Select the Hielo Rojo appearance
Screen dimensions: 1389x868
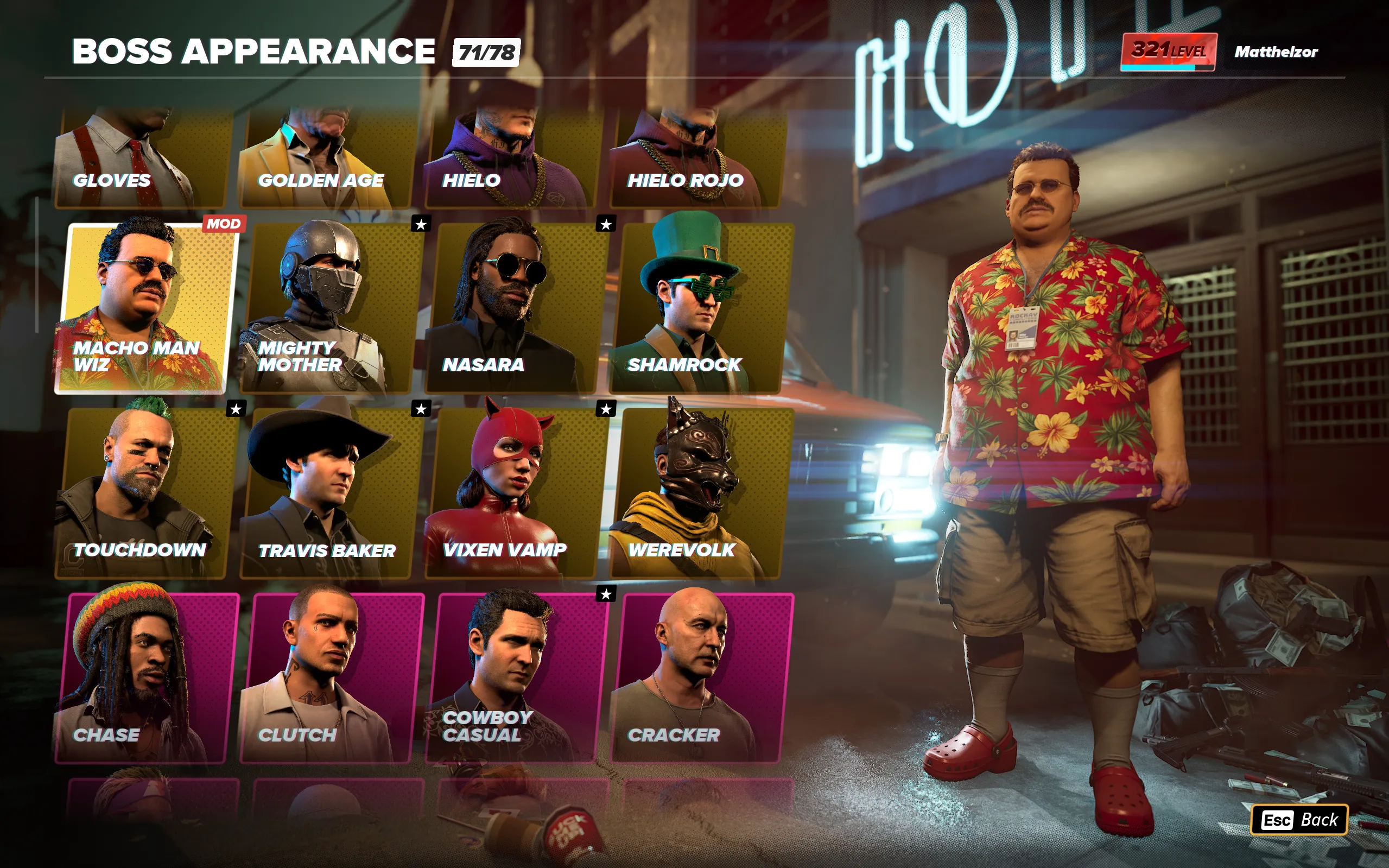click(695, 158)
